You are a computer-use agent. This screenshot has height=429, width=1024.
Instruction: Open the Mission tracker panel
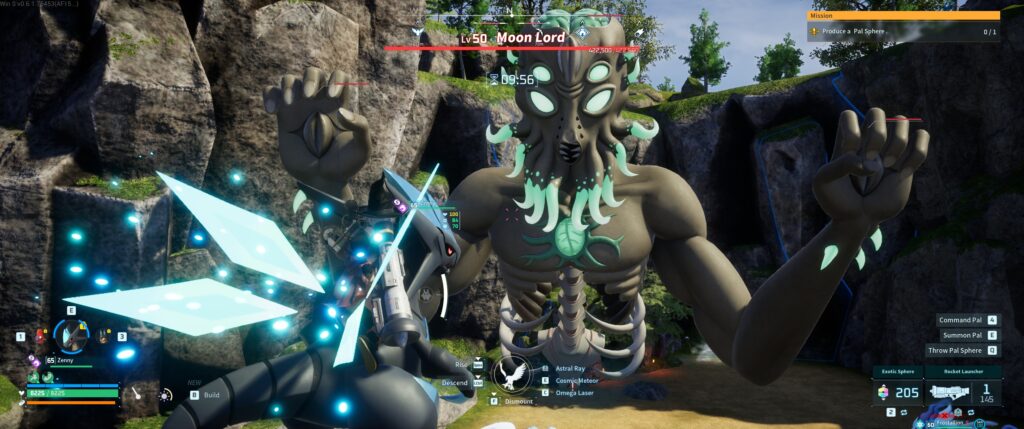(903, 27)
